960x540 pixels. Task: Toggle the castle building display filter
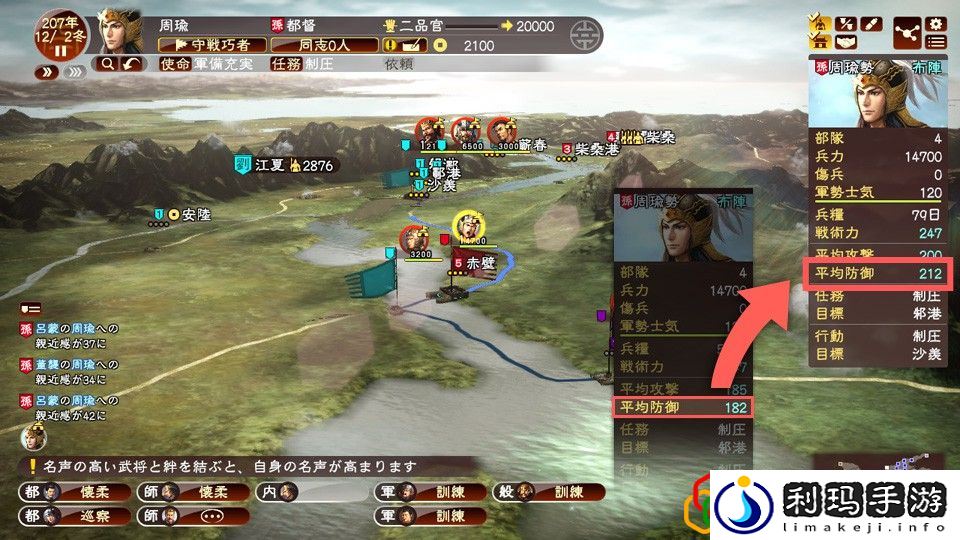point(819,42)
